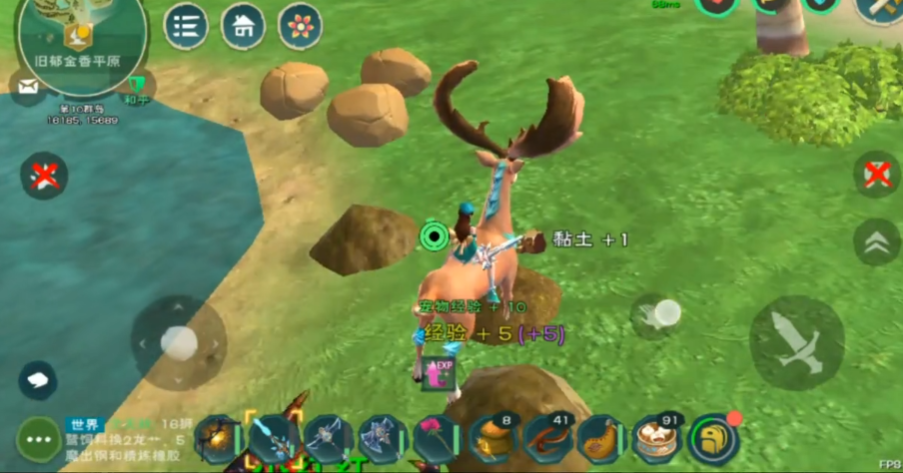Tap the sword attack button
Screen dimensions: 903x473
797,342
